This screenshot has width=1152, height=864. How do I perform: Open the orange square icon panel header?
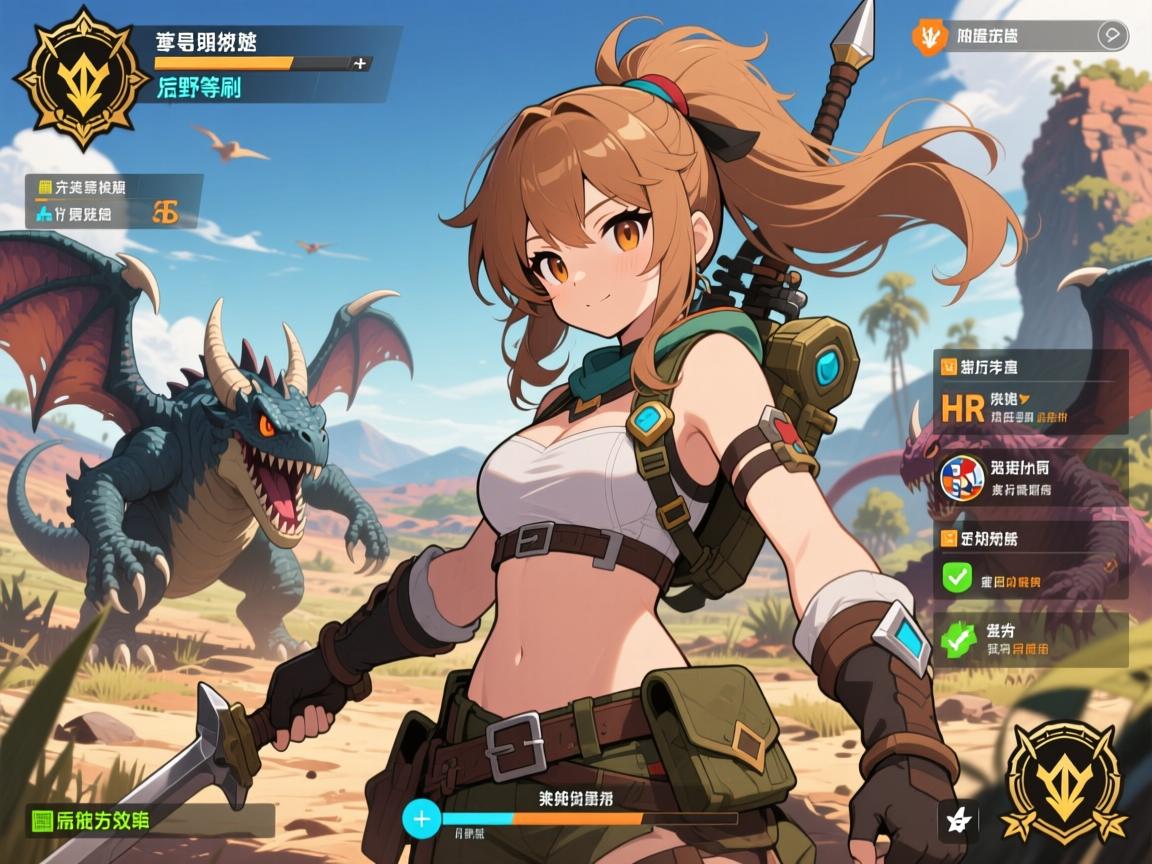(948, 538)
